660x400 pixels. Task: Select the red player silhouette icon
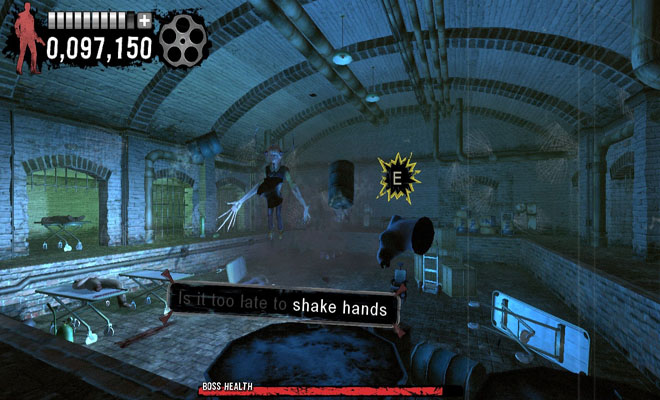coord(25,38)
